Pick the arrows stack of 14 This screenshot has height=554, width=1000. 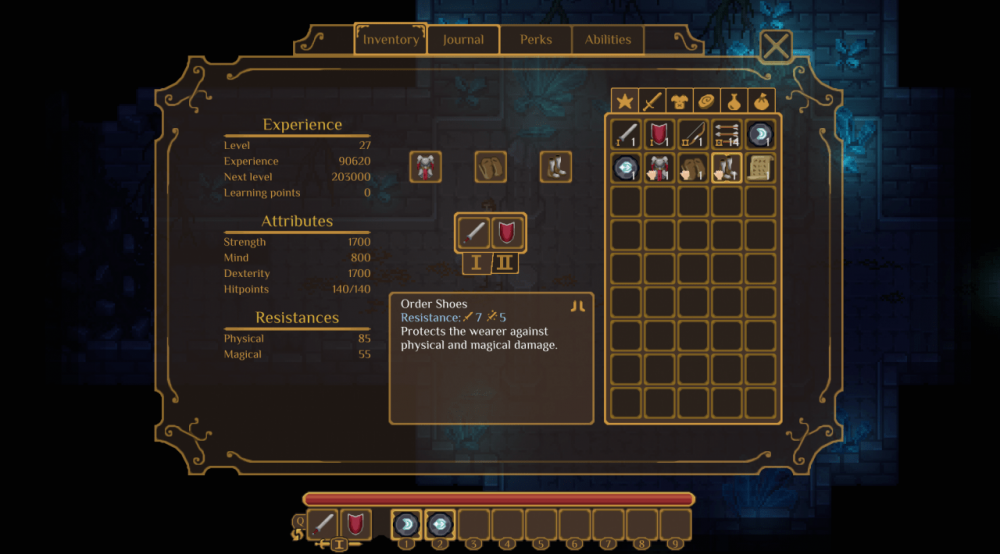point(727,134)
